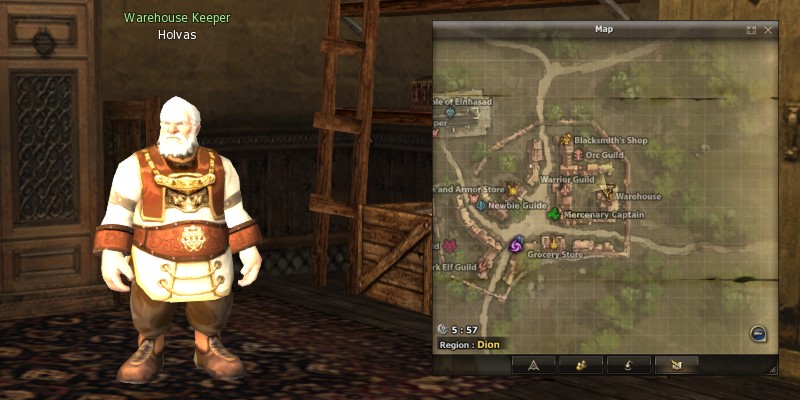This screenshot has height=400, width=800.
Task: Click the purple swirl gatekeeper marker
Action: tap(516, 245)
